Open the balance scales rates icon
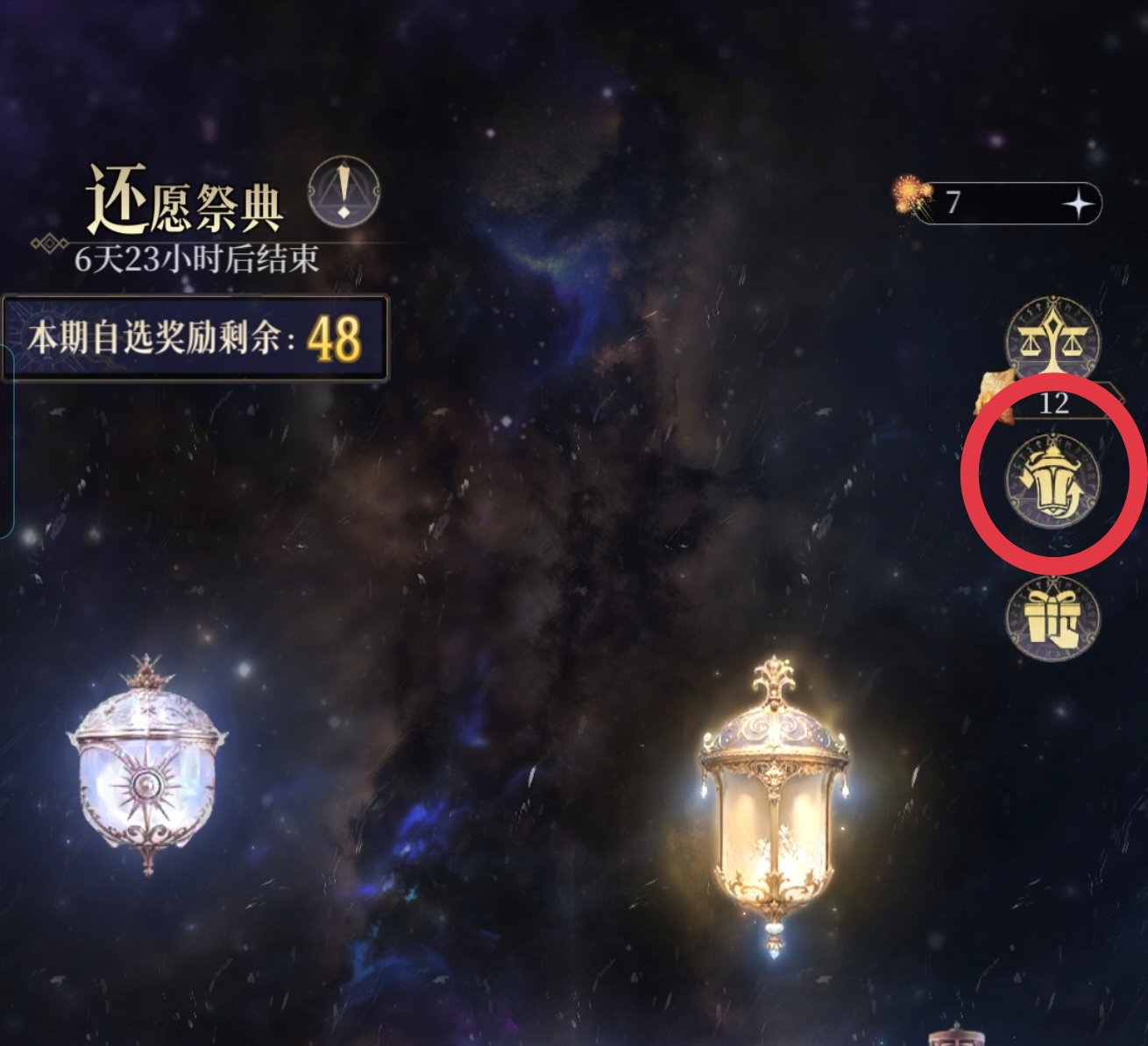The height and width of the screenshot is (1046, 1148). [1054, 342]
